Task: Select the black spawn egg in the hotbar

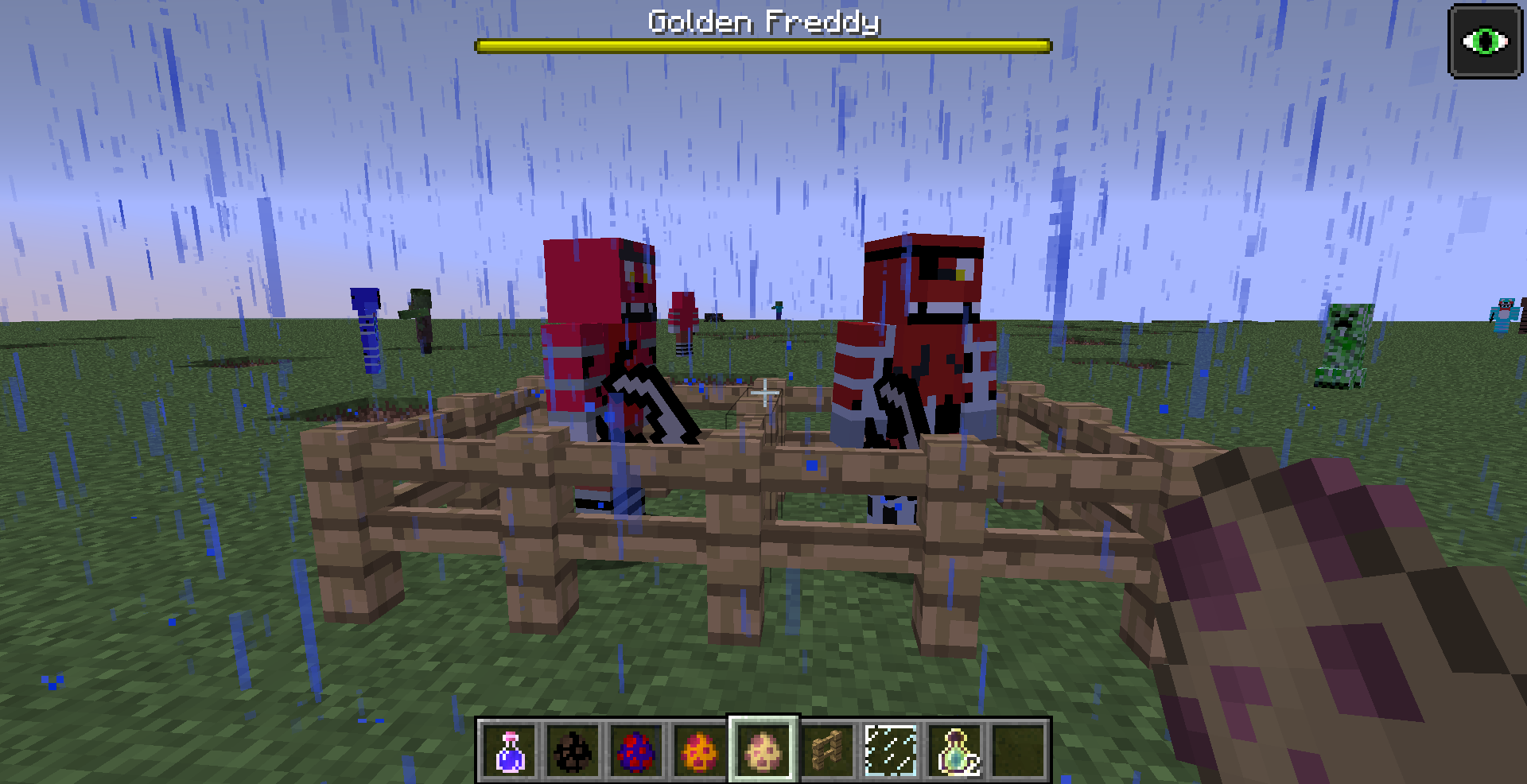Action: [x=571, y=747]
